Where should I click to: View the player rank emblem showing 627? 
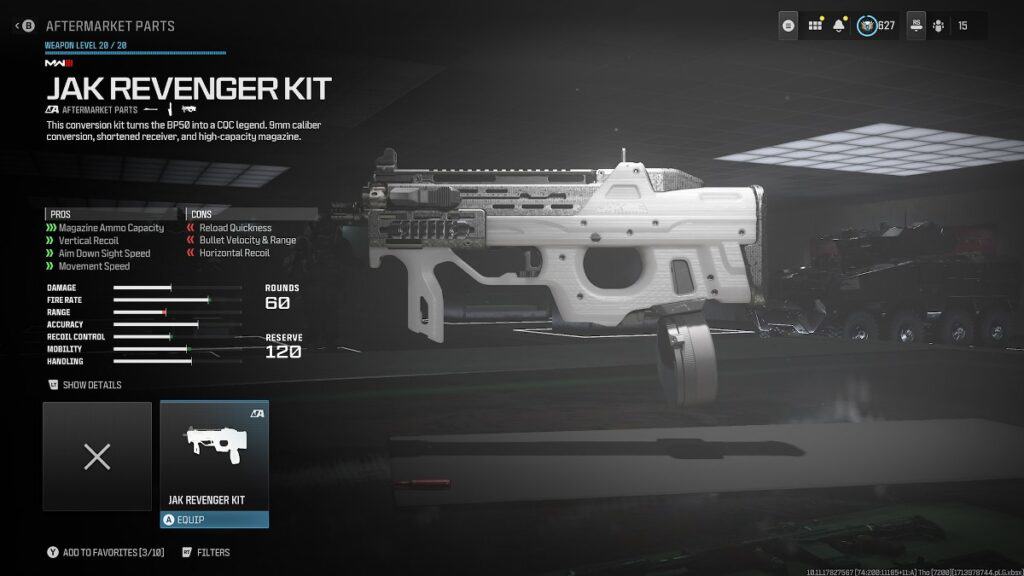click(867, 26)
